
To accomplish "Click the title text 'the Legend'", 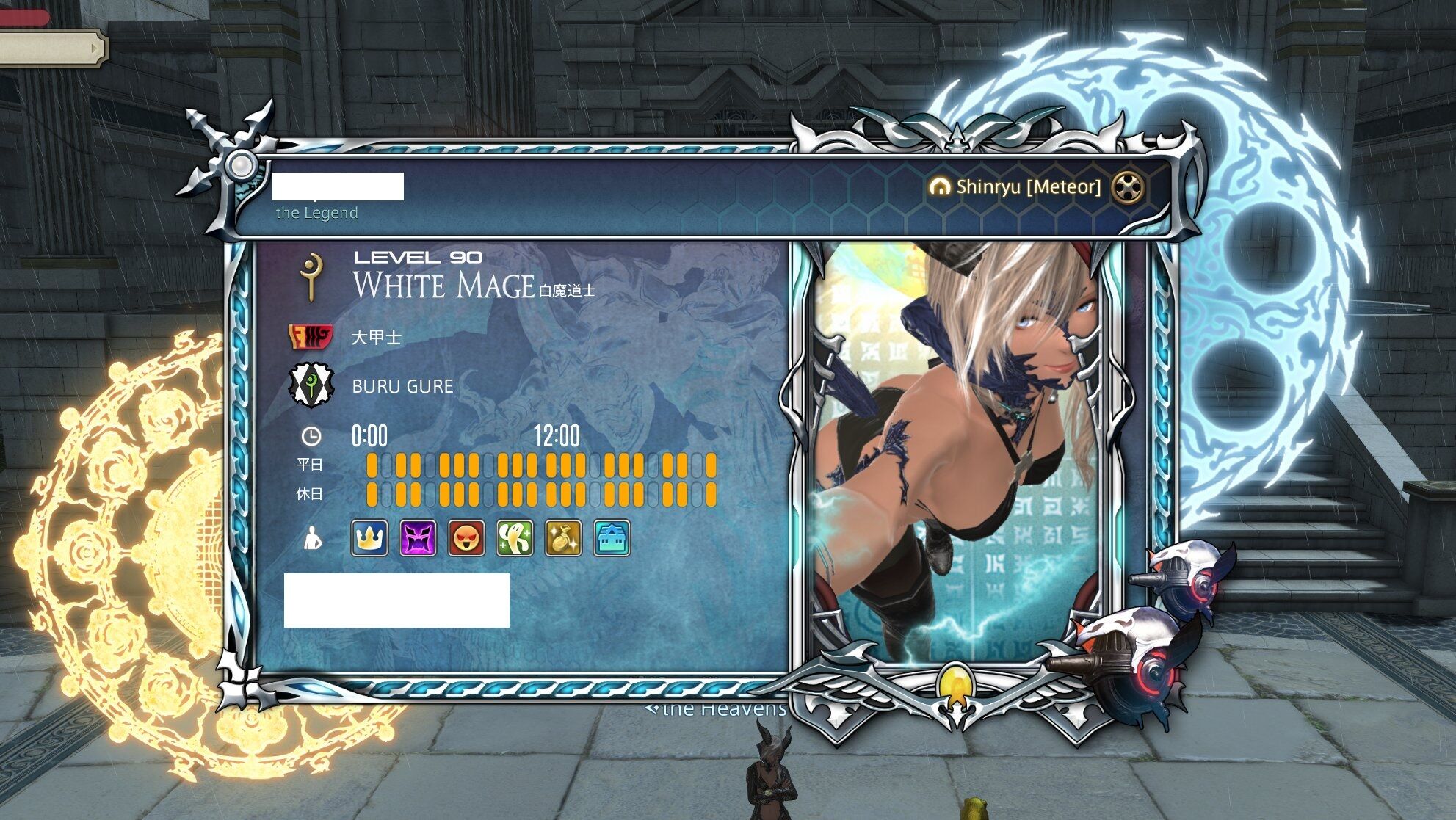I will click(x=317, y=213).
